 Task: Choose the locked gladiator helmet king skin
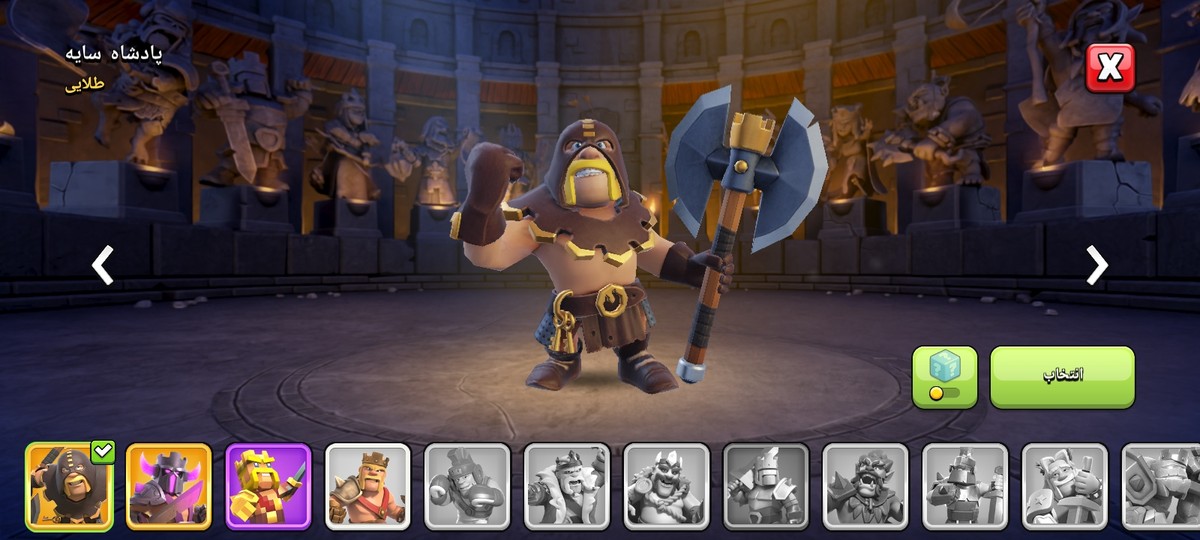tap(467, 486)
